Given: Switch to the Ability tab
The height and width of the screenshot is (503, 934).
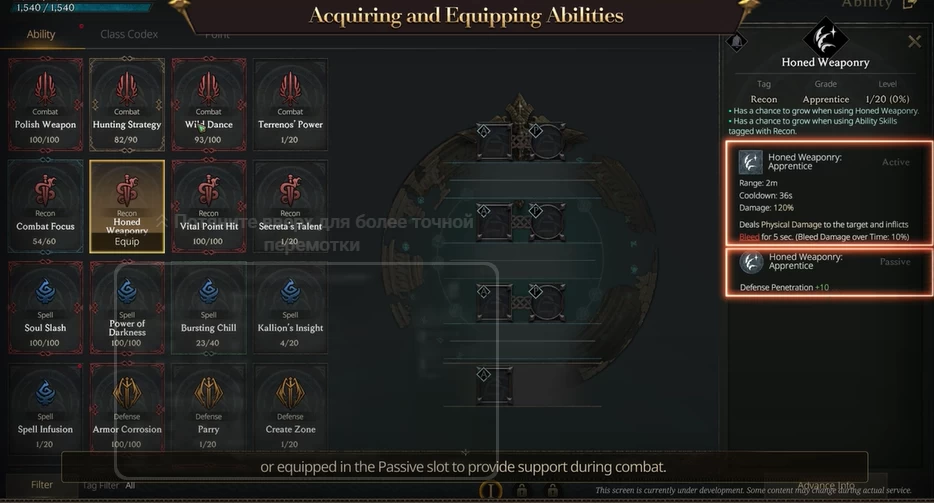Looking at the screenshot, I should tap(41, 35).
